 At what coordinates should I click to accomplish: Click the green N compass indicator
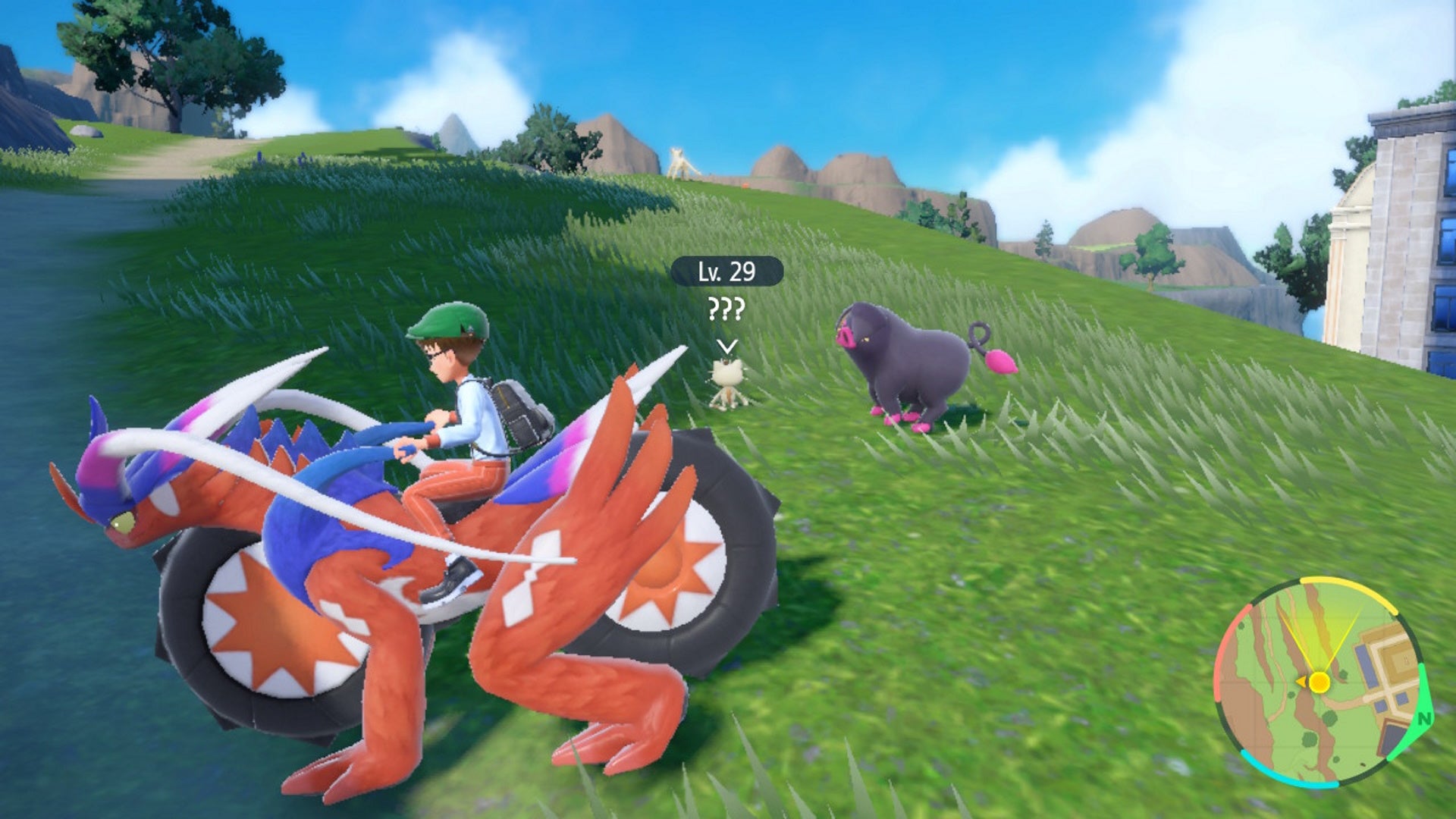tap(1423, 718)
